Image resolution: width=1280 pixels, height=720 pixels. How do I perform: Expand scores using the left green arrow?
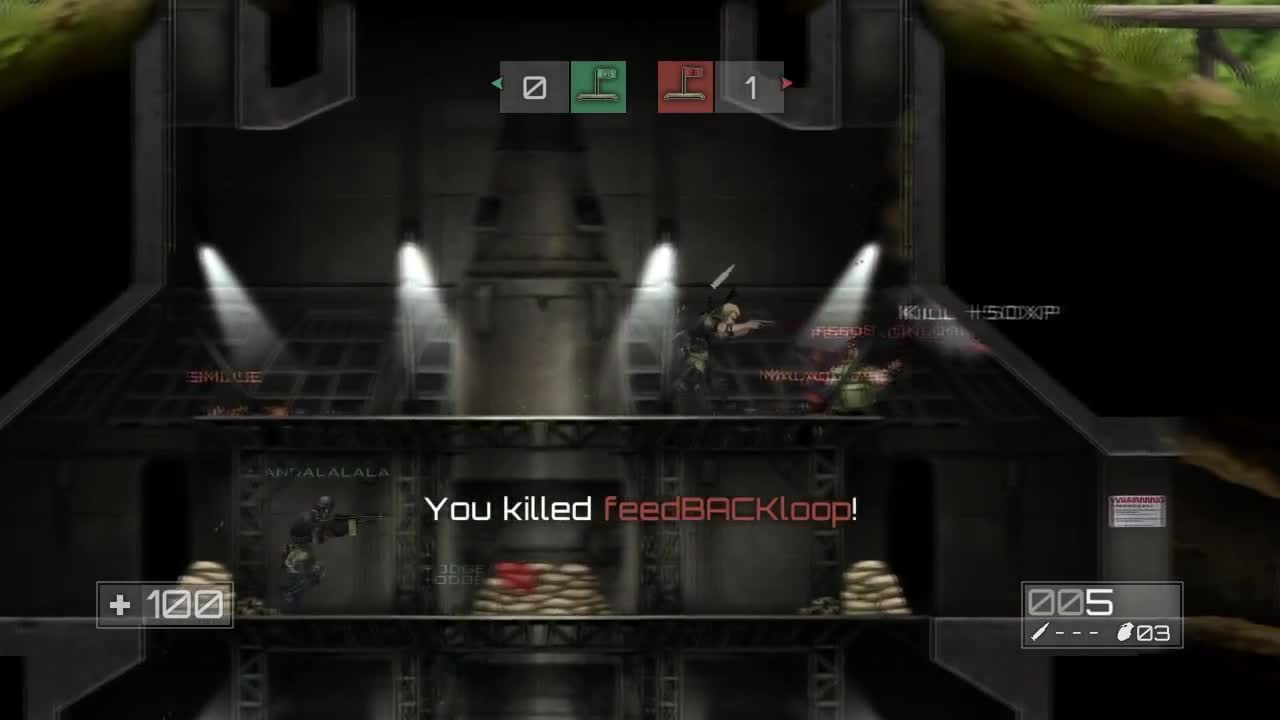(497, 83)
